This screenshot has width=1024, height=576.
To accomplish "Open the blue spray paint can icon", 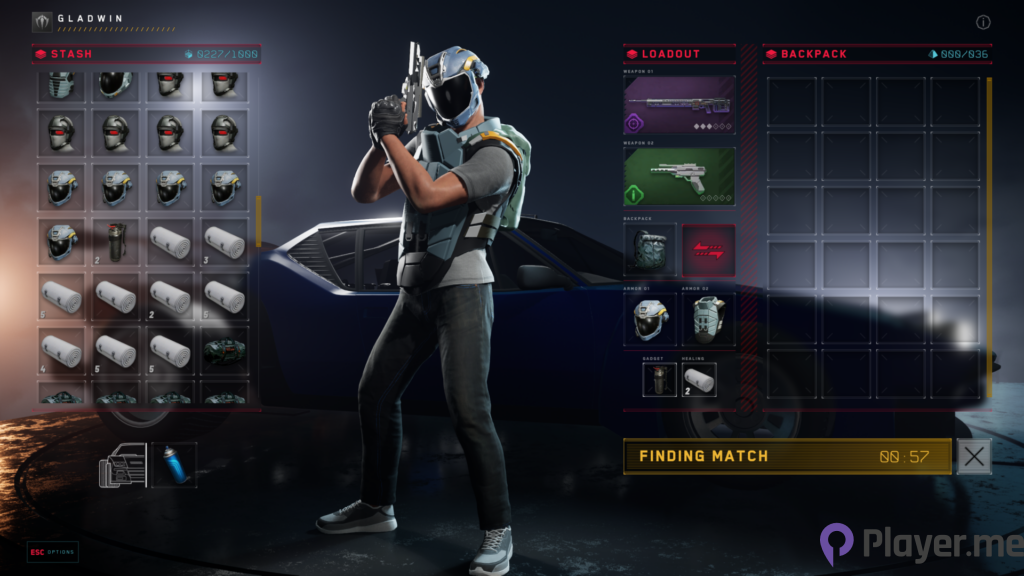I will point(174,466).
